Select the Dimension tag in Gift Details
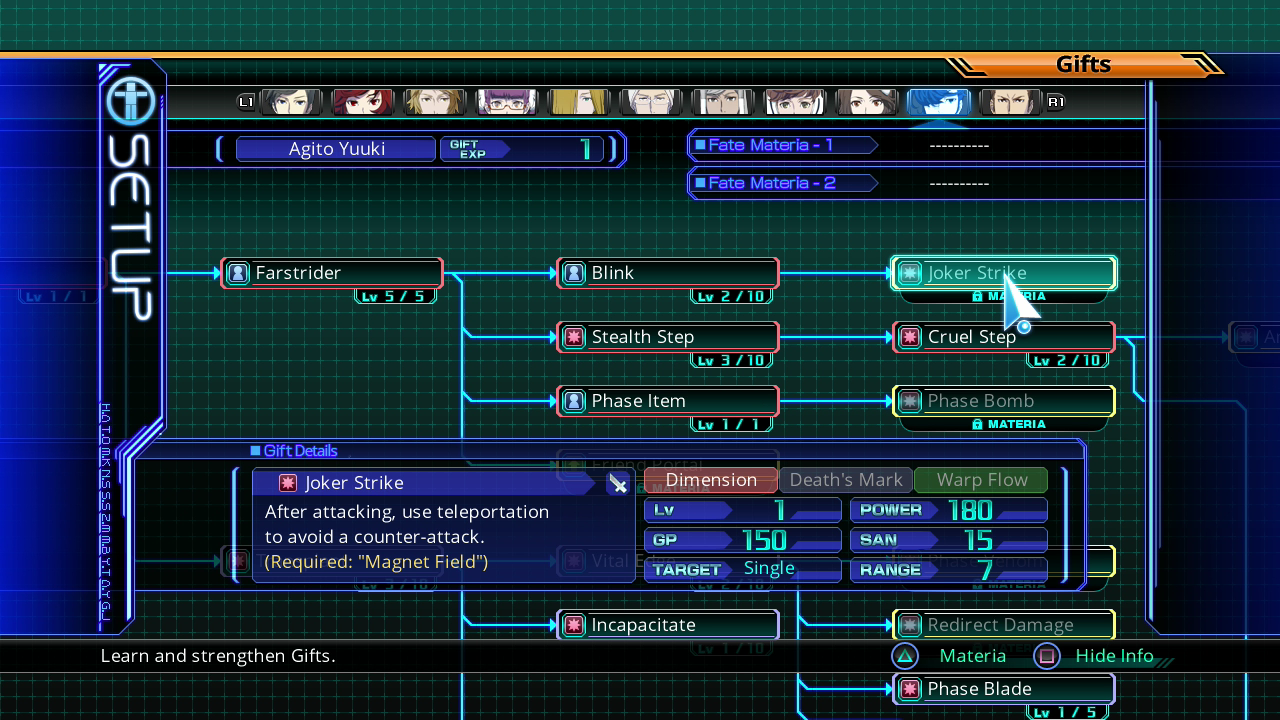This screenshot has height=720, width=1280. [x=711, y=480]
